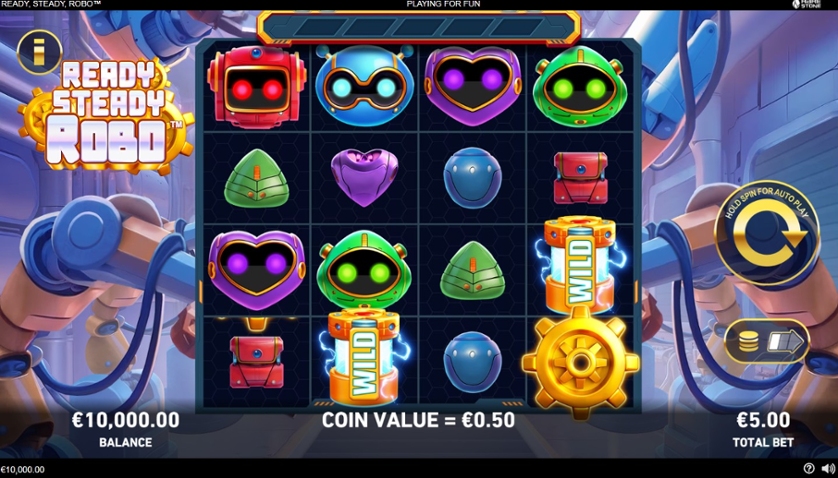
Task: Toggle the sound speaker icon
Action: tap(827, 468)
